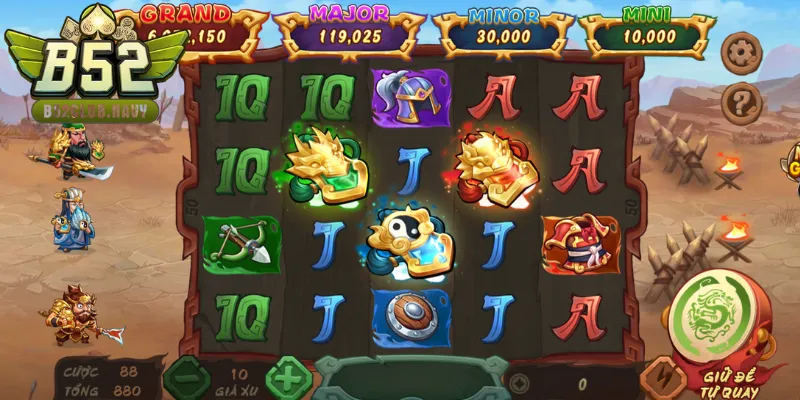Increase coin value with the plus button

tap(289, 378)
